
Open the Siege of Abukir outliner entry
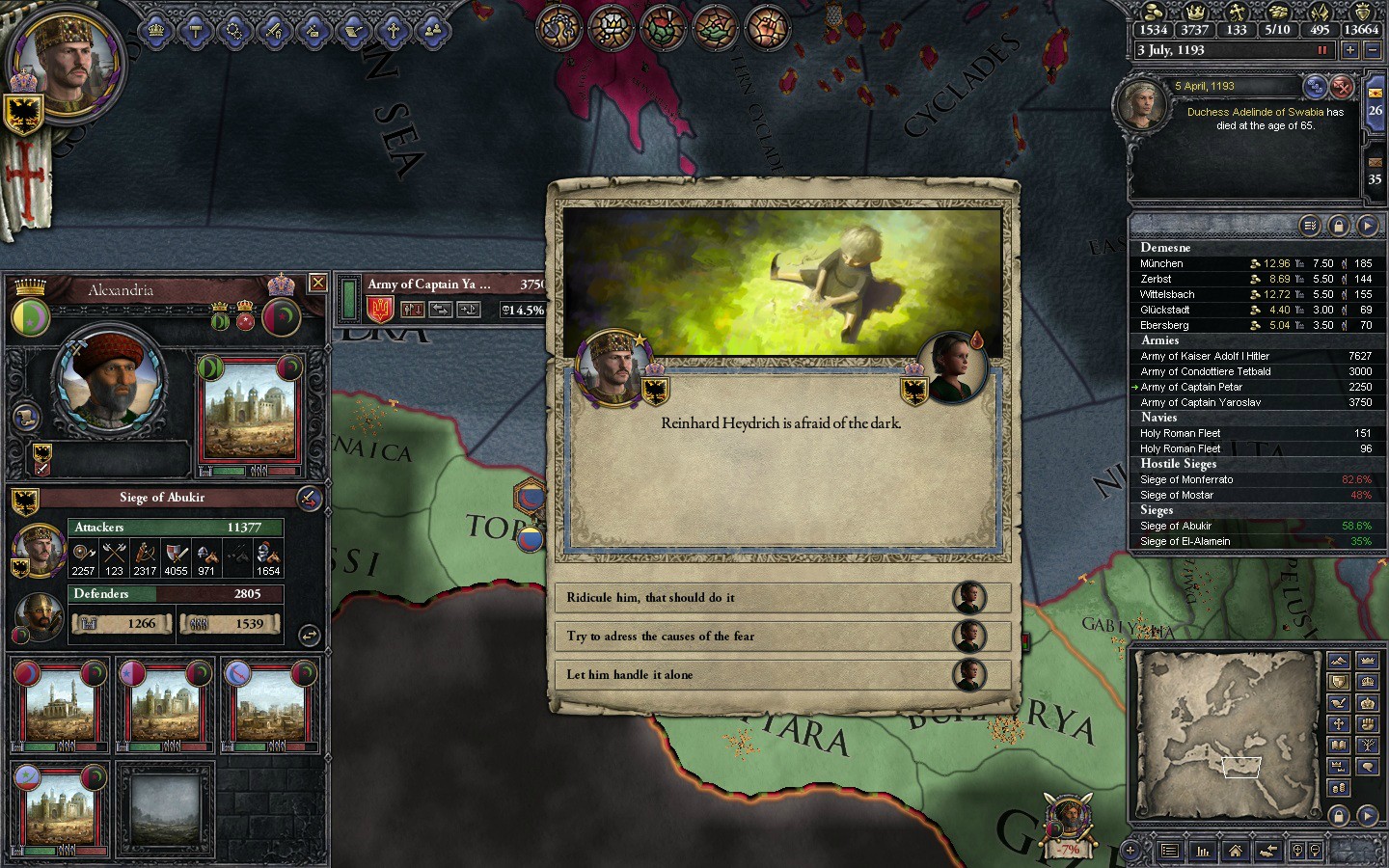click(x=1176, y=526)
